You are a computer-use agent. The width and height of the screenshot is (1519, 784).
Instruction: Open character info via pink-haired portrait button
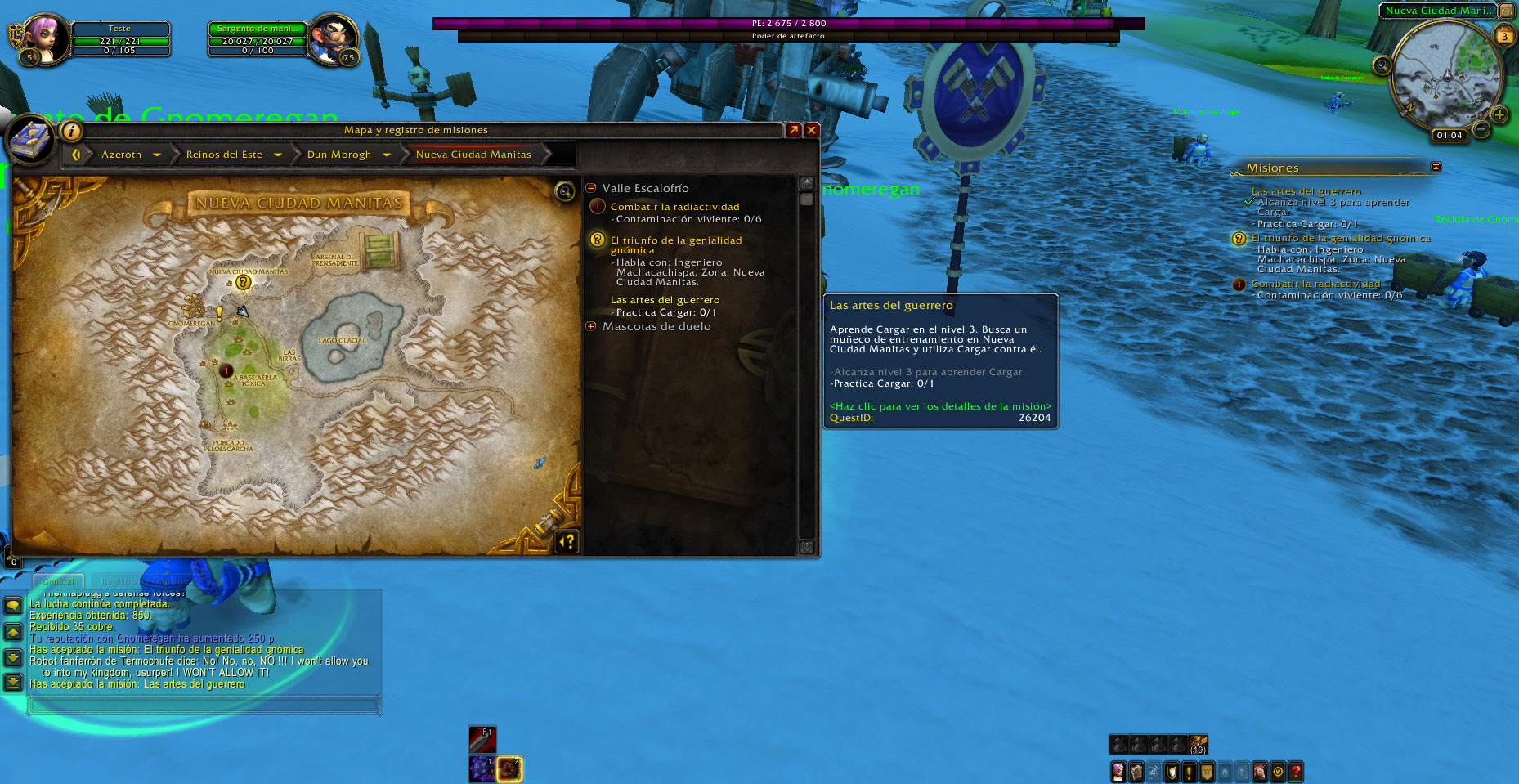1118,772
